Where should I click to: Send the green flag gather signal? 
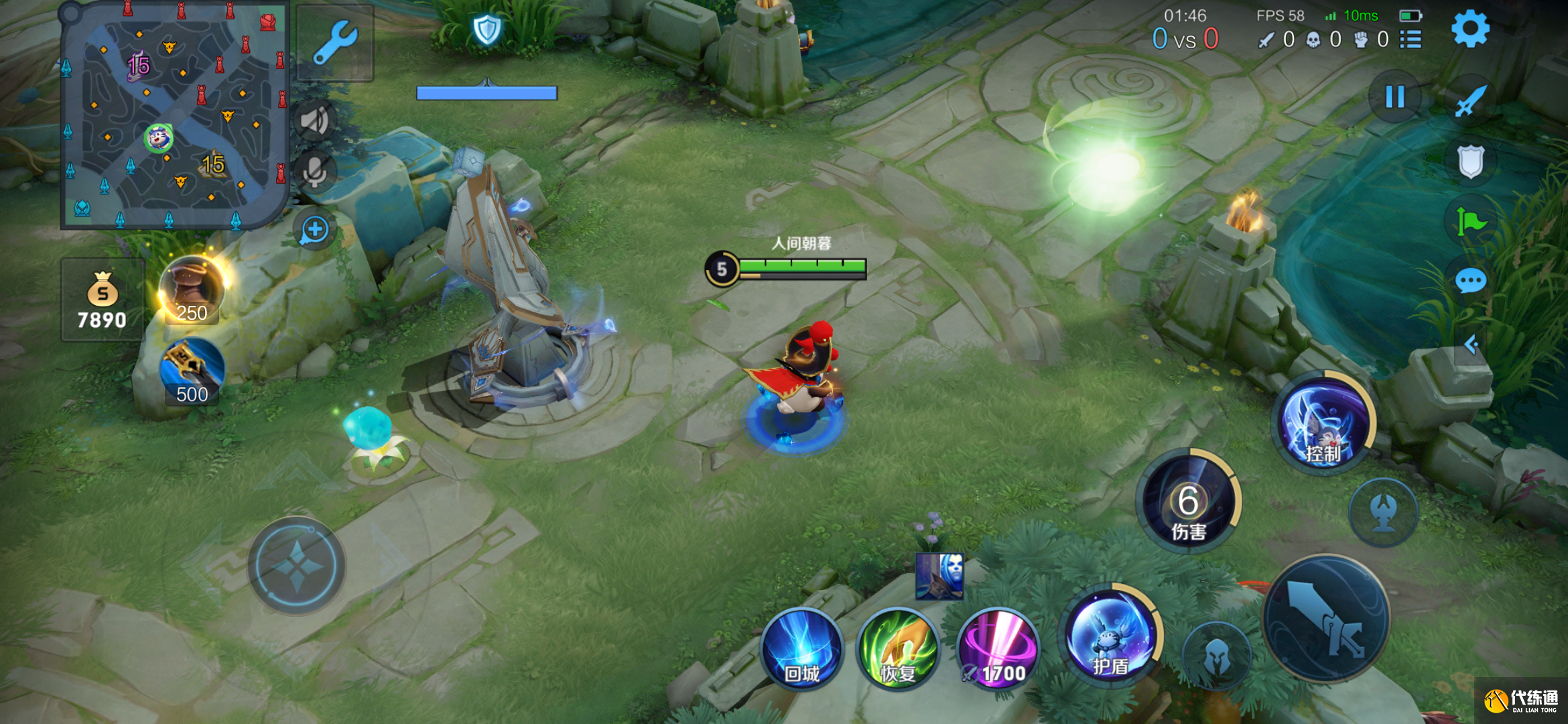tap(1471, 221)
